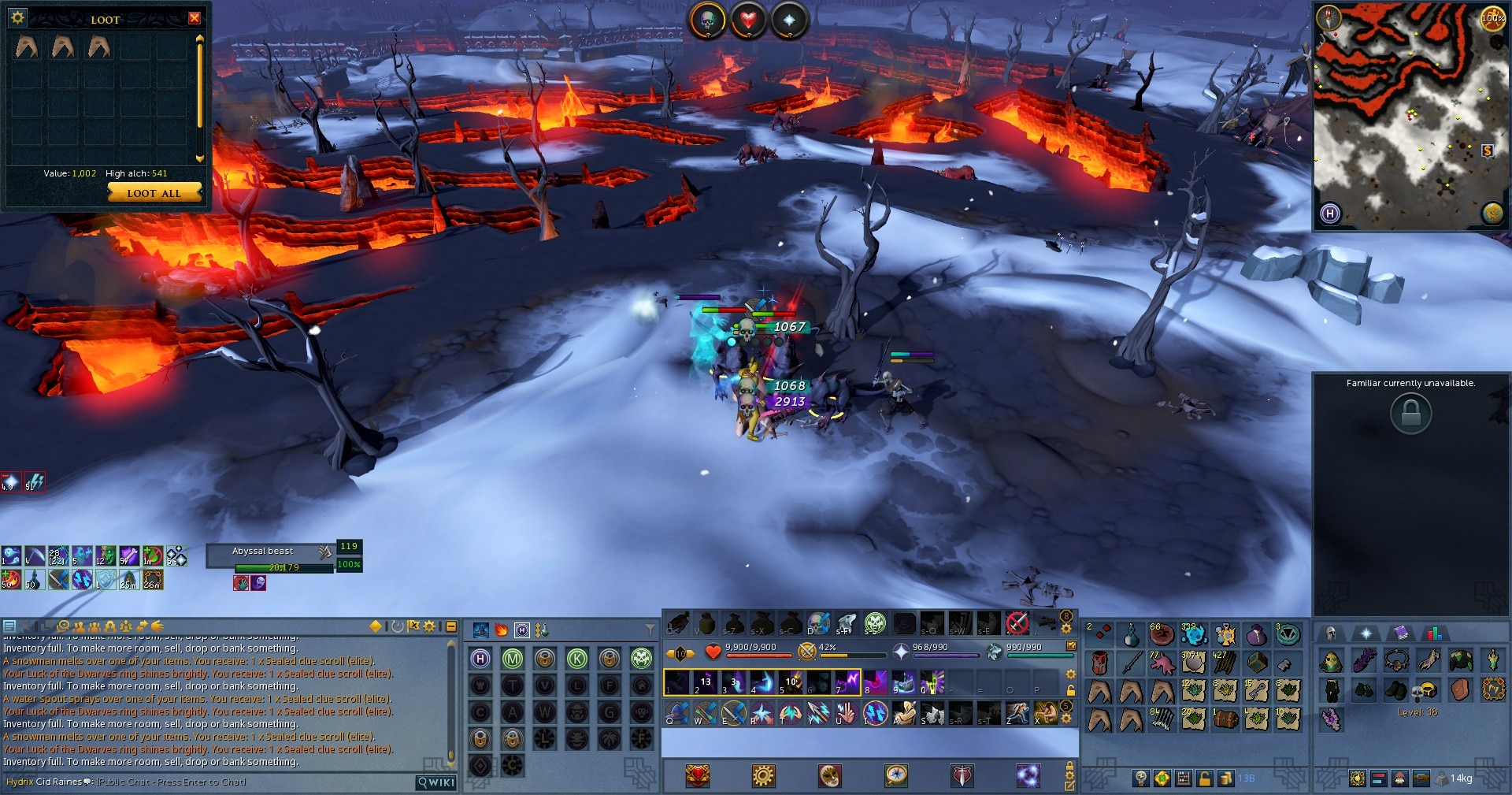
Task: Switch to the purple spellbook tab
Action: pyautogui.click(x=1400, y=633)
